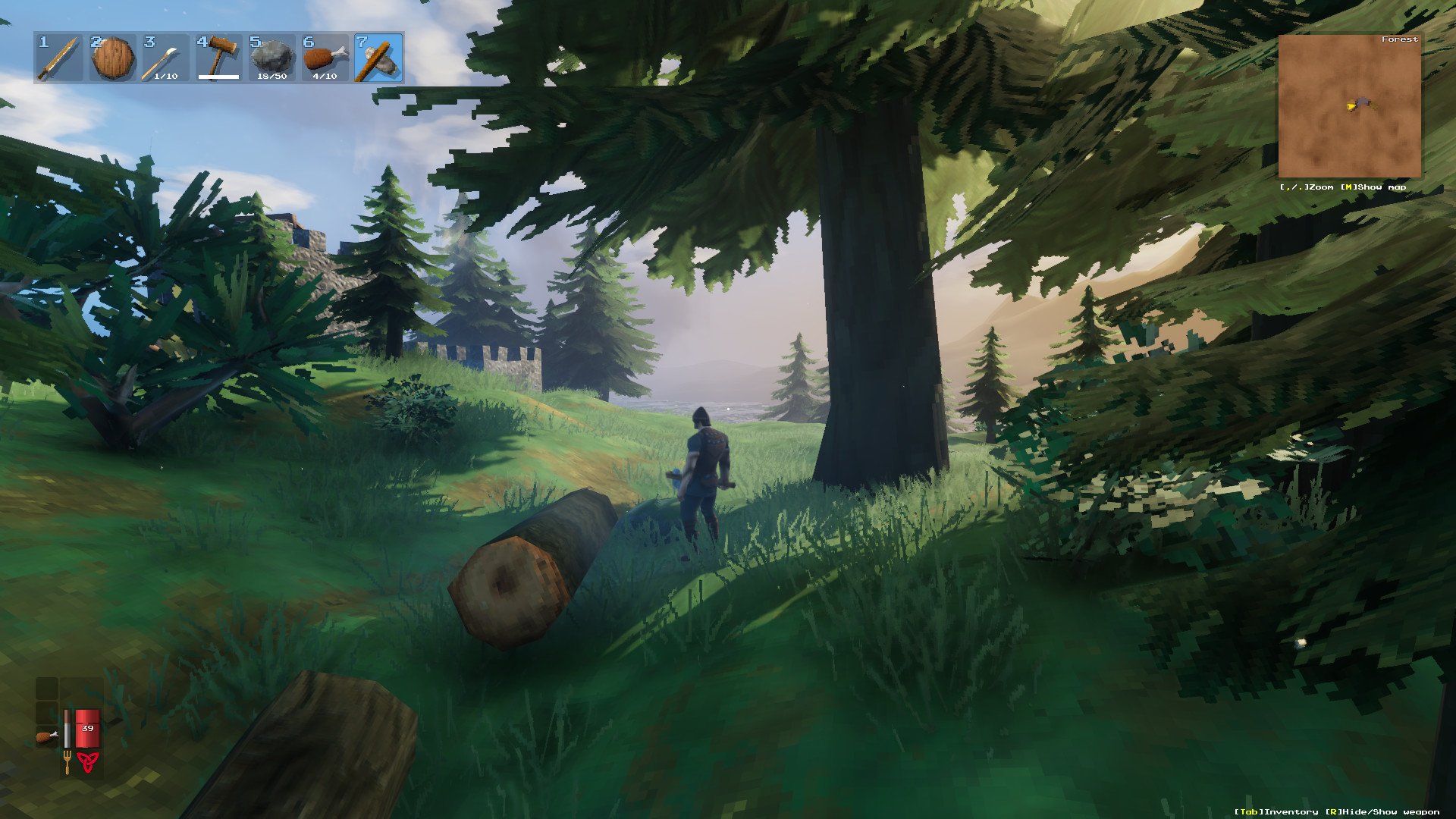Click the drumstick food buff icon

point(48,736)
